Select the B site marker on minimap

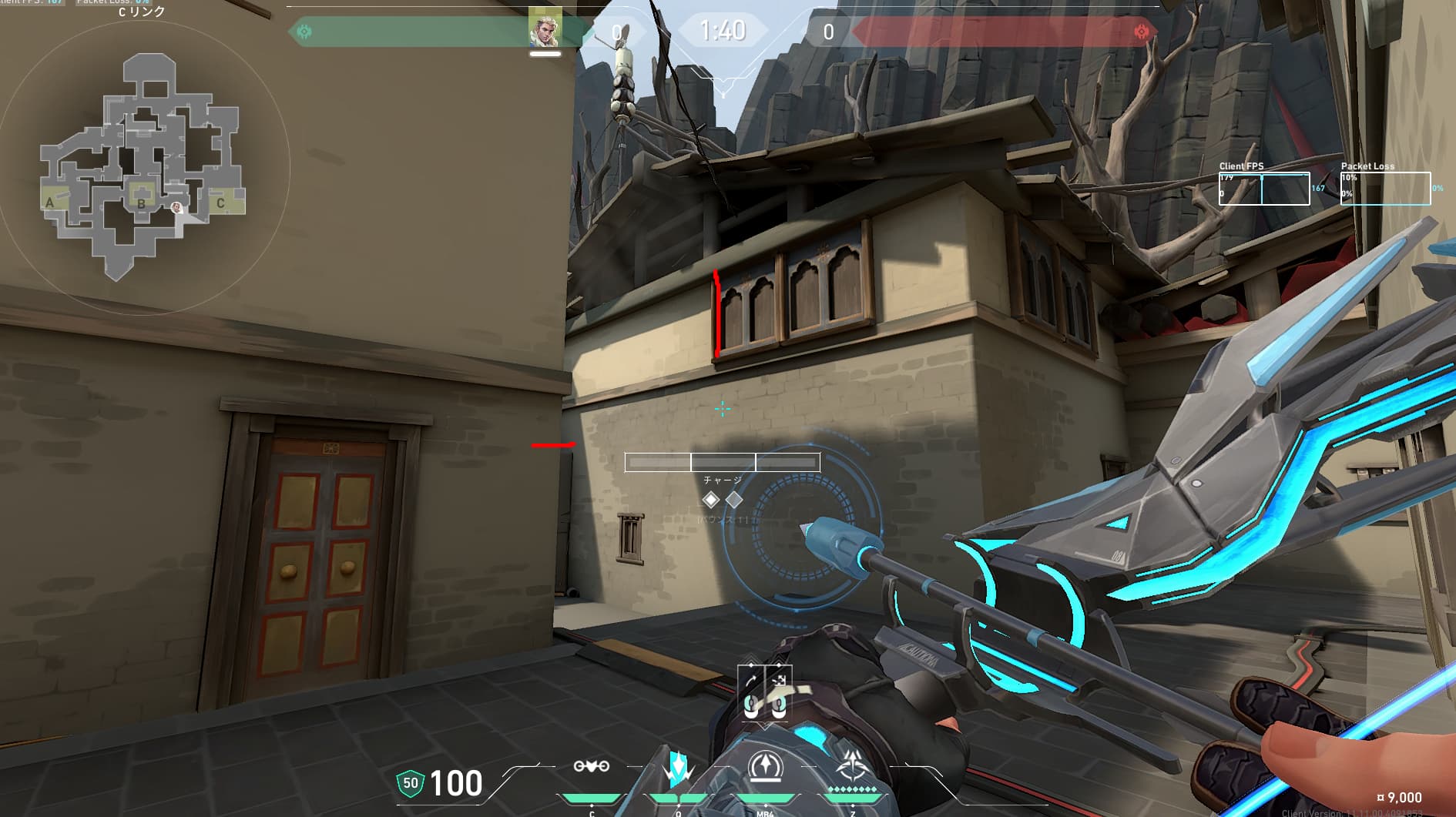coord(141,203)
